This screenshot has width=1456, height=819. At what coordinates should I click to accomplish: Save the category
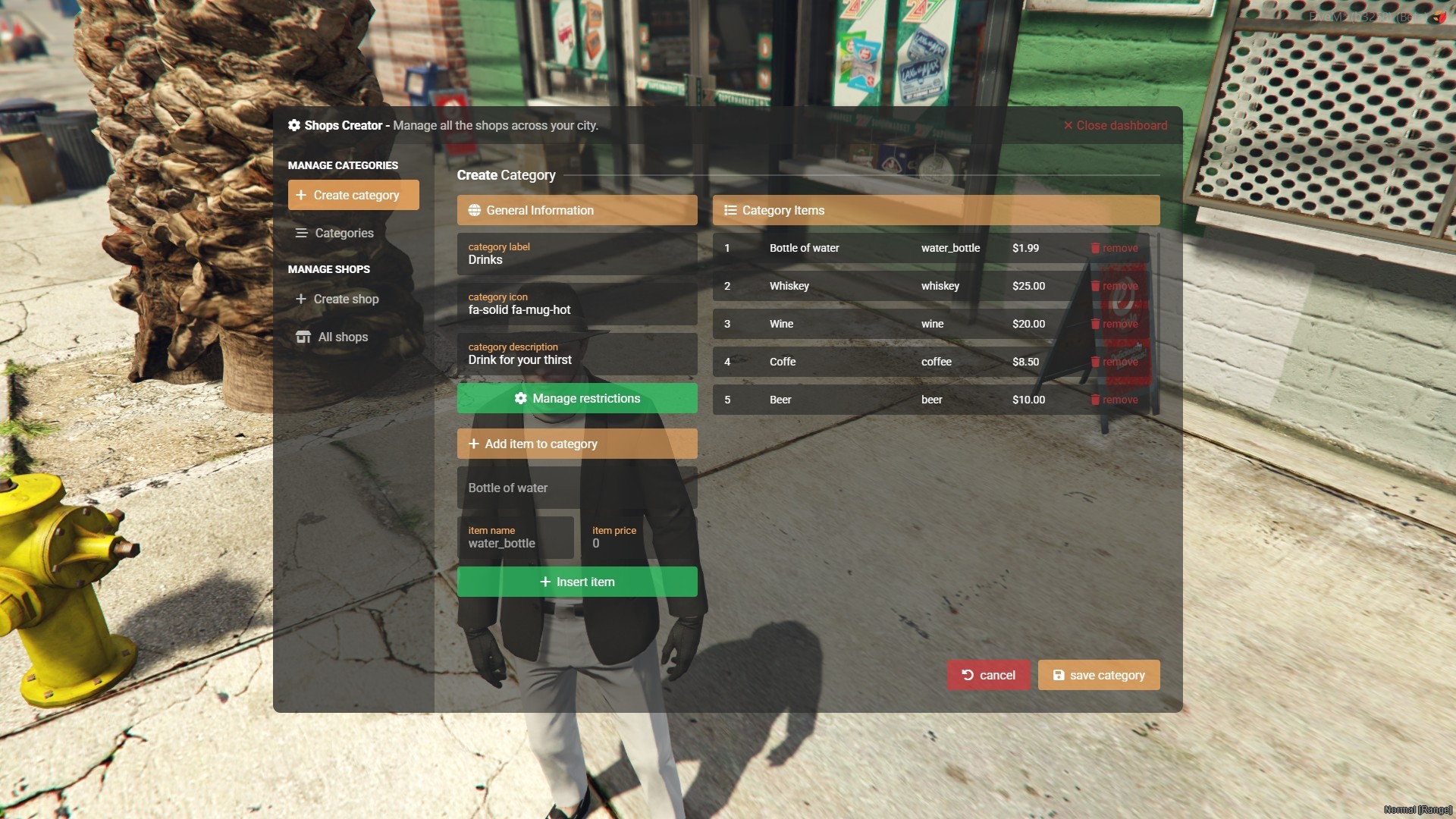(x=1098, y=676)
